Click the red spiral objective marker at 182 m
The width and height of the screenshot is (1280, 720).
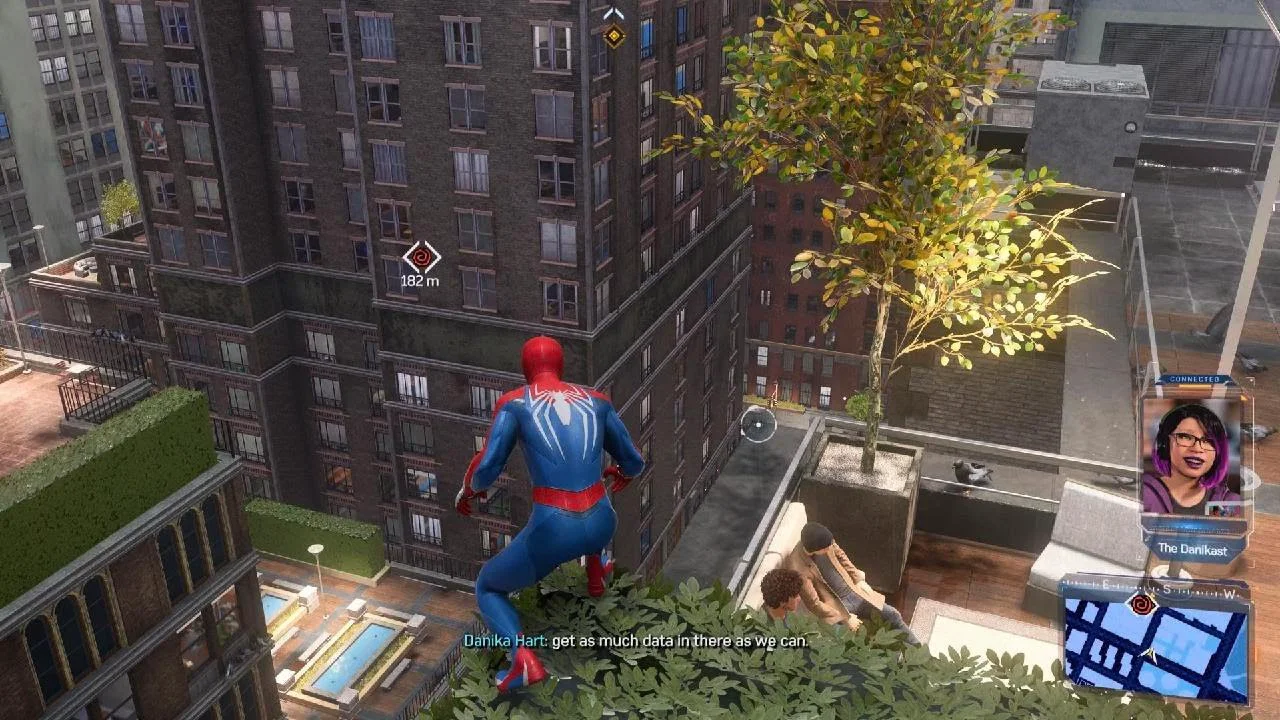[421, 257]
